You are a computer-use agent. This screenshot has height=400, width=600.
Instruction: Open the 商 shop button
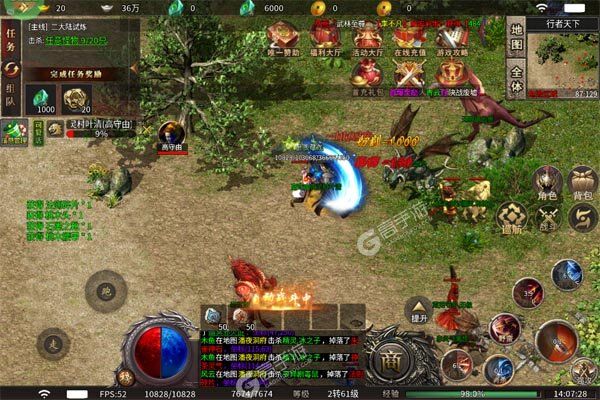tap(390, 359)
